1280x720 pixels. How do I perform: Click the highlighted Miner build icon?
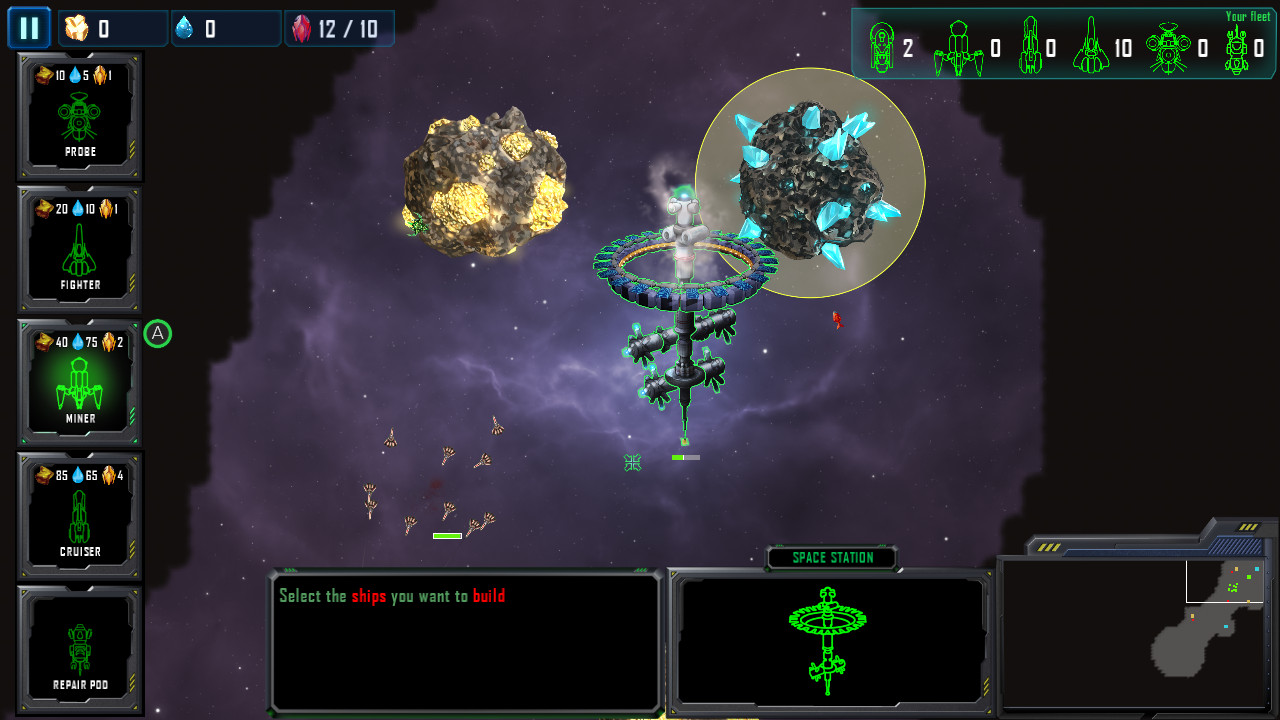(x=80, y=381)
